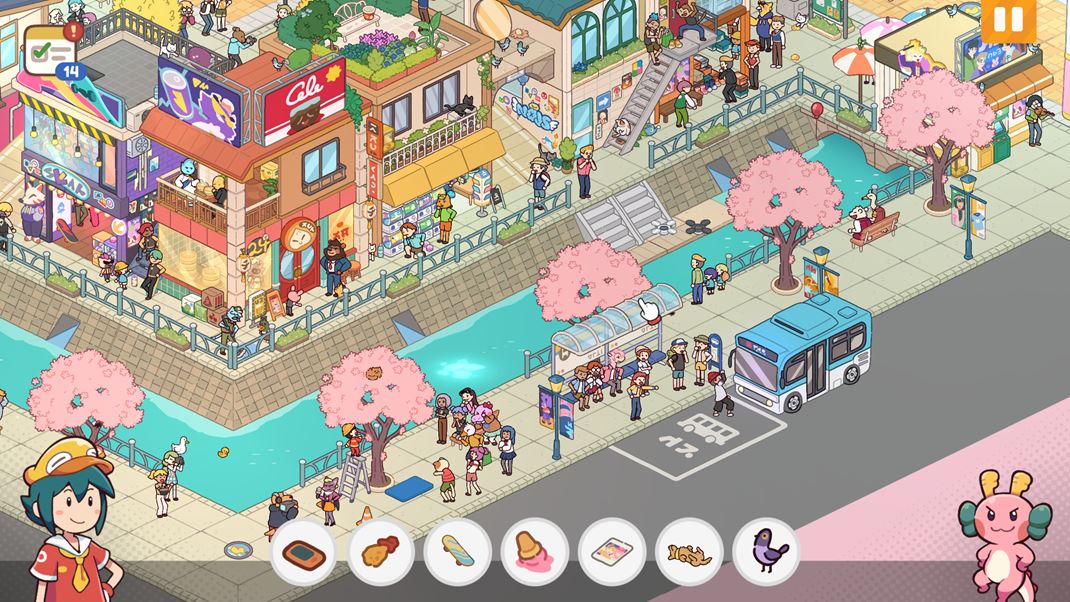Select the skateboard target item
This screenshot has width=1070, height=602.
[457, 552]
